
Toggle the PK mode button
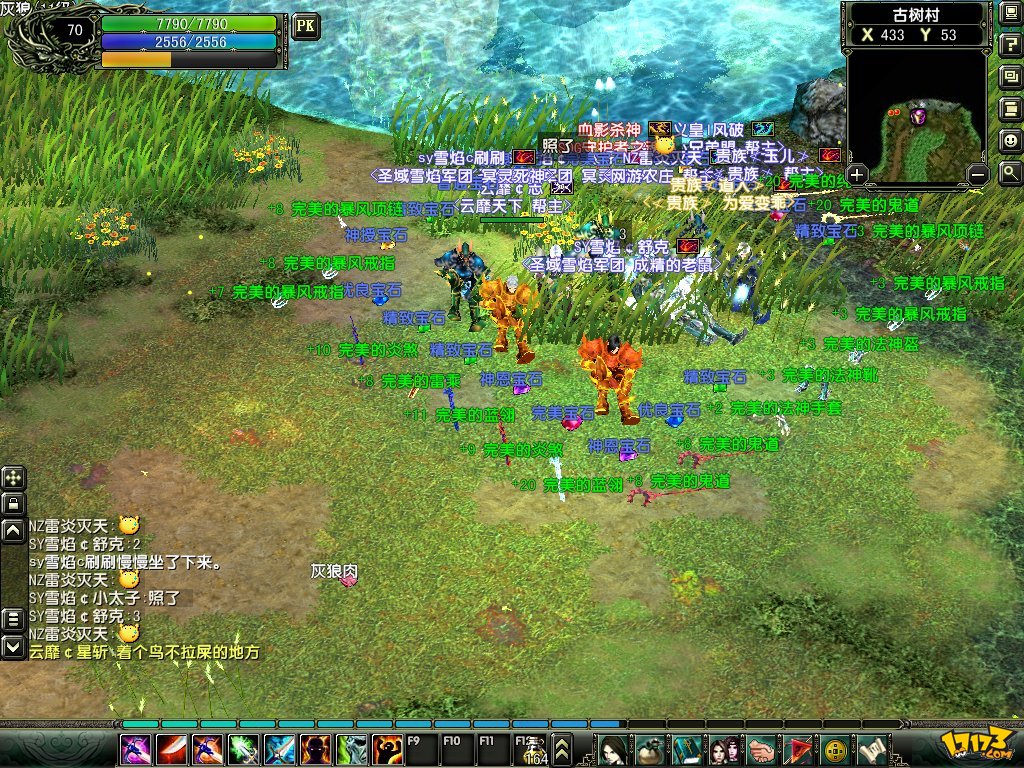tap(305, 26)
